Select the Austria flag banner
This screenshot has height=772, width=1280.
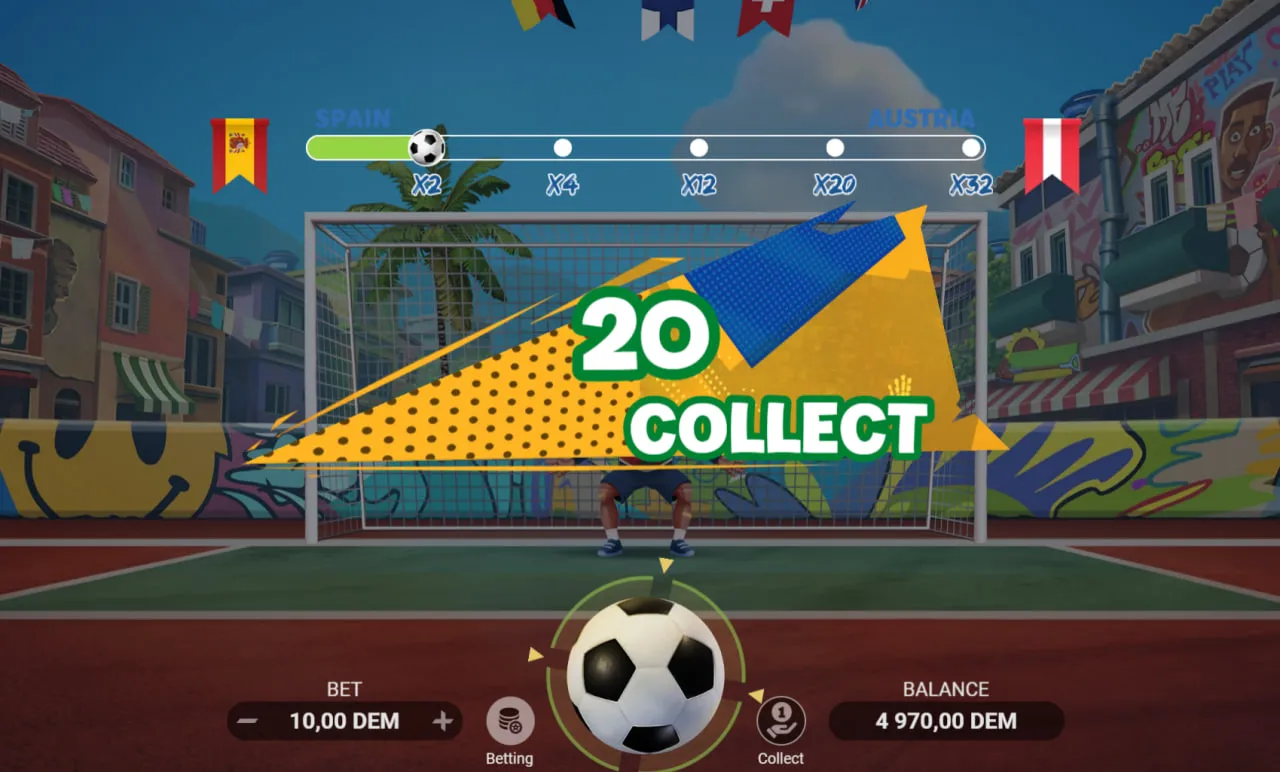tap(1051, 150)
